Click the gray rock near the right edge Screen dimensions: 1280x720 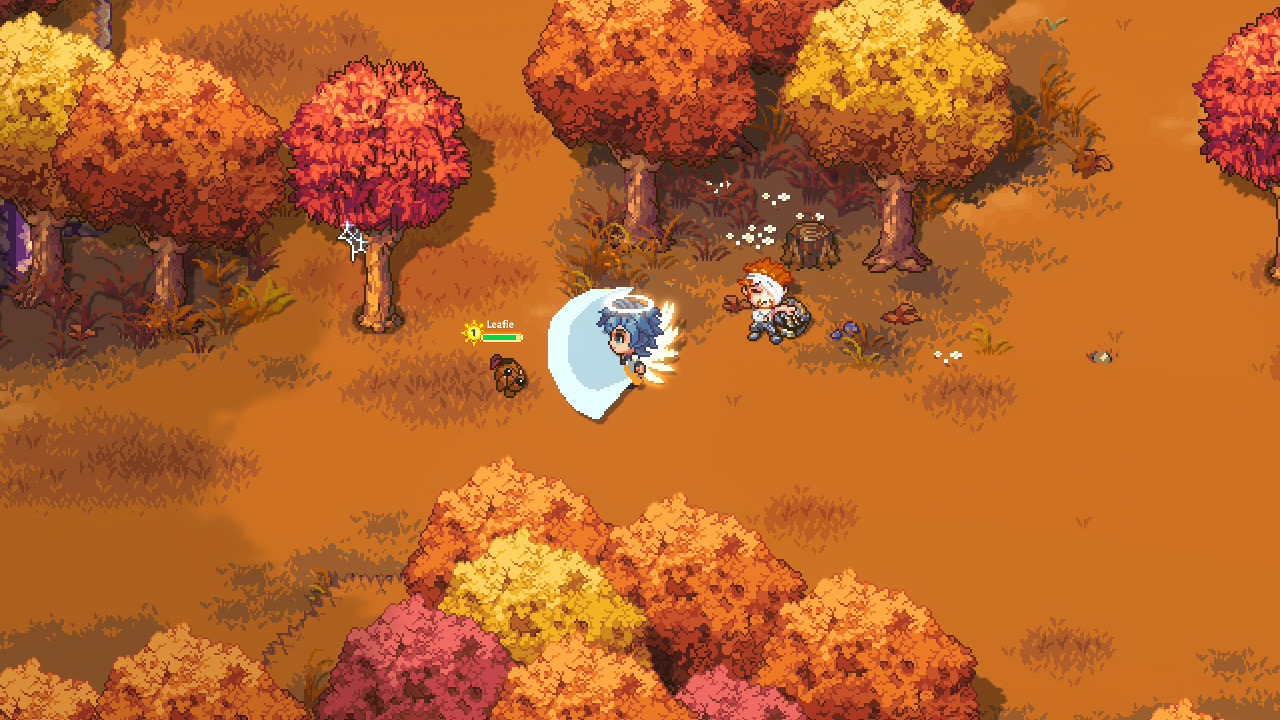1100,356
